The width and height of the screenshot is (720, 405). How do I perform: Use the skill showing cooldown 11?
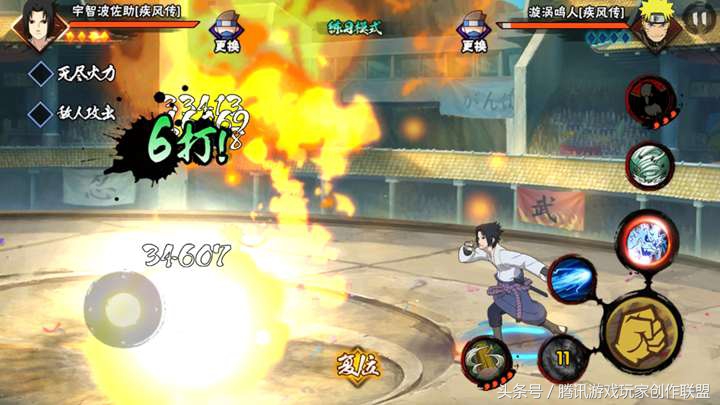point(562,357)
